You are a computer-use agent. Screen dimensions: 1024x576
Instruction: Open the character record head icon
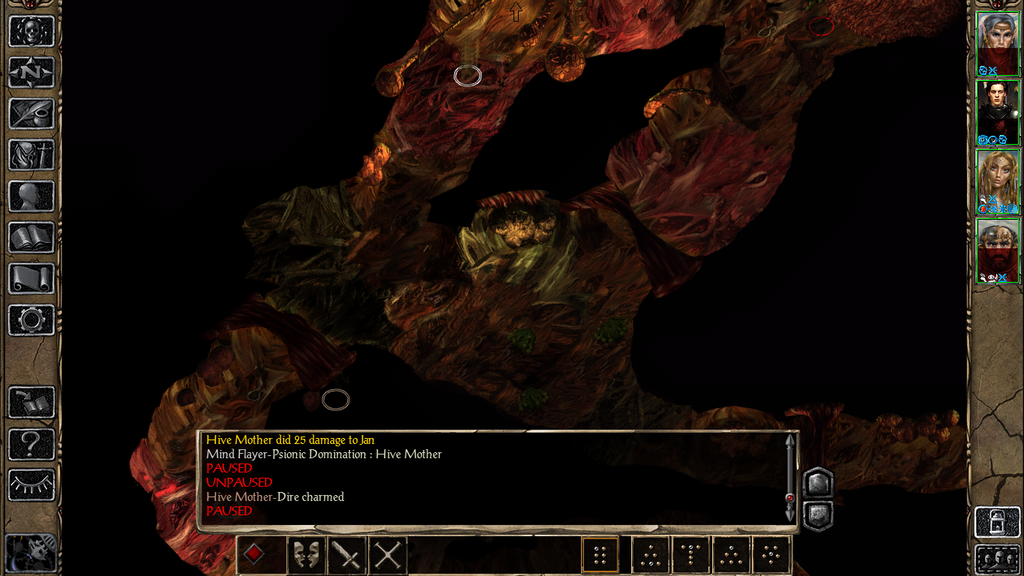point(31,196)
